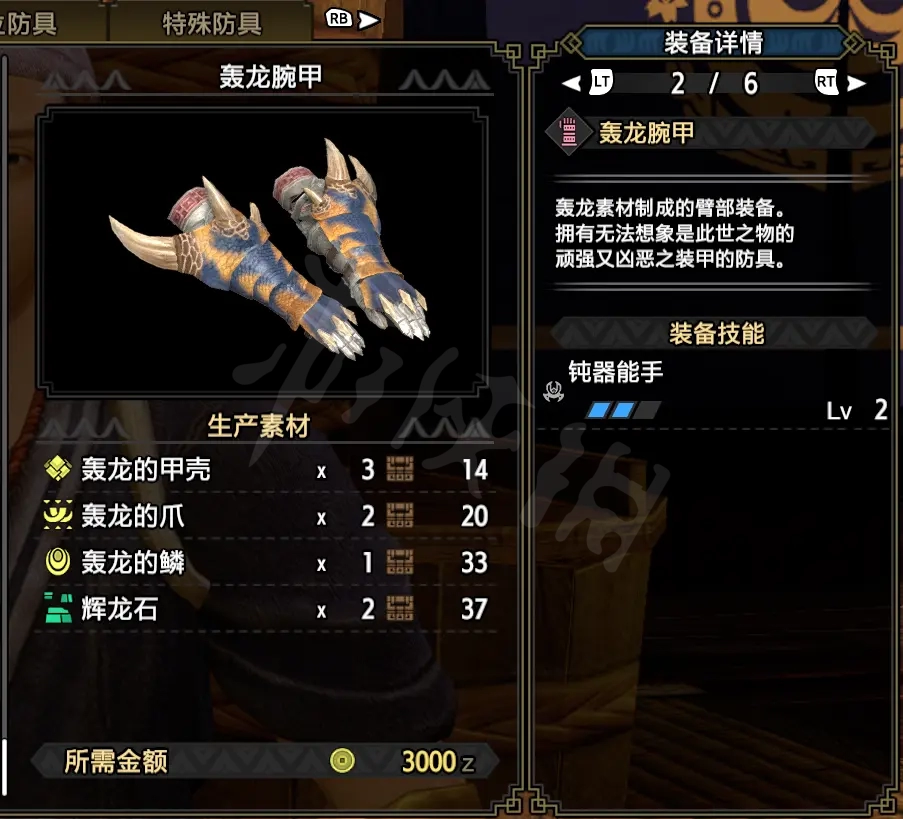Select the 轰龙腕甲 name in equipment details
903x819 pixels.
coord(646,134)
